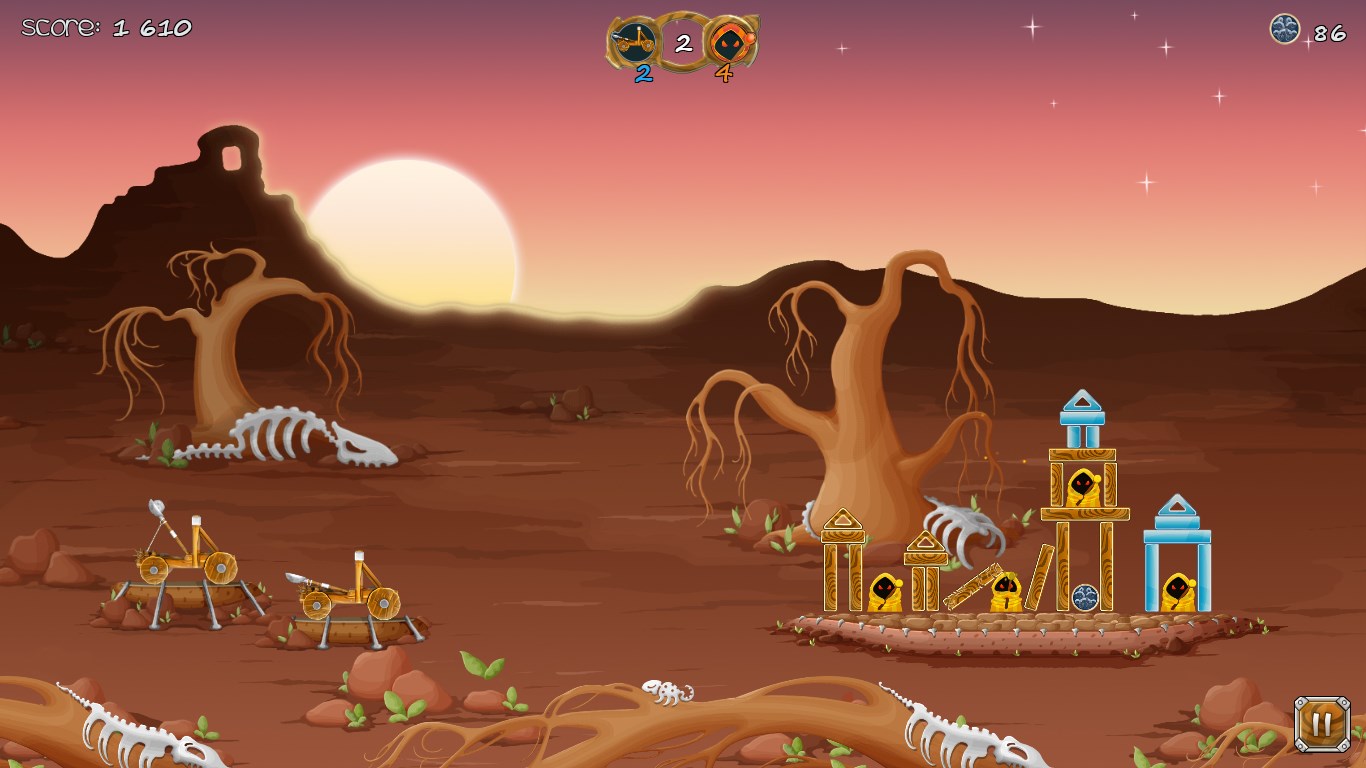The image size is (1366, 768).
Task: Pause the game with the wooden button
Action: coord(1321,724)
